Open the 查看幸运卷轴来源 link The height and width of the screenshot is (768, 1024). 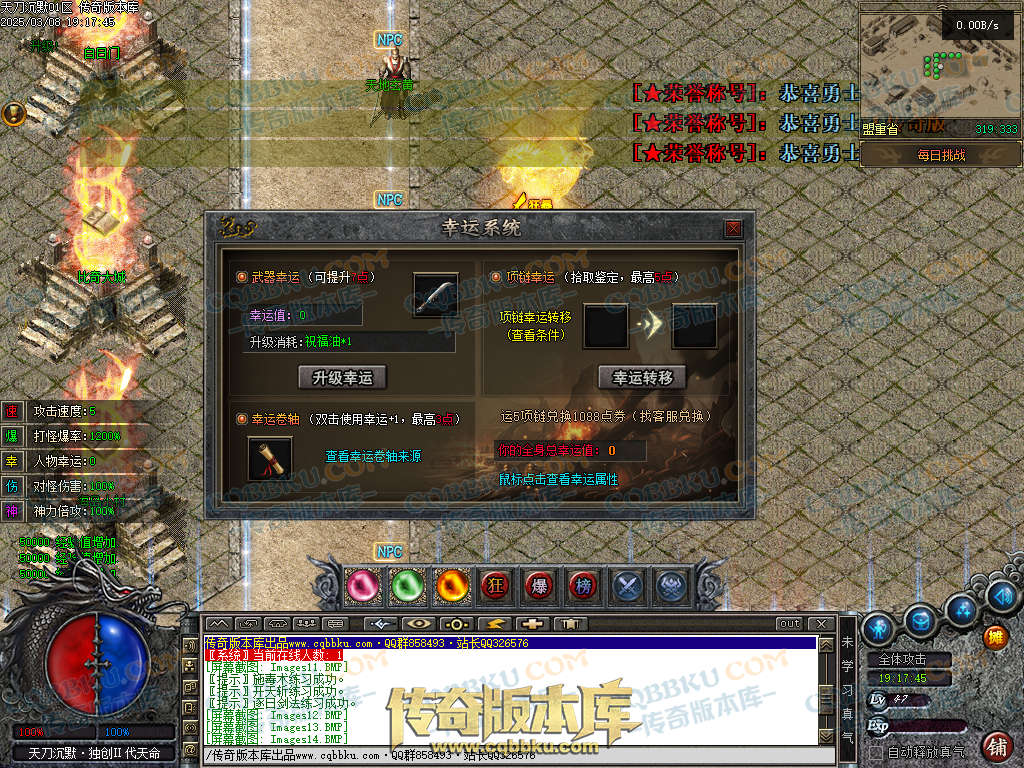tap(373, 456)
